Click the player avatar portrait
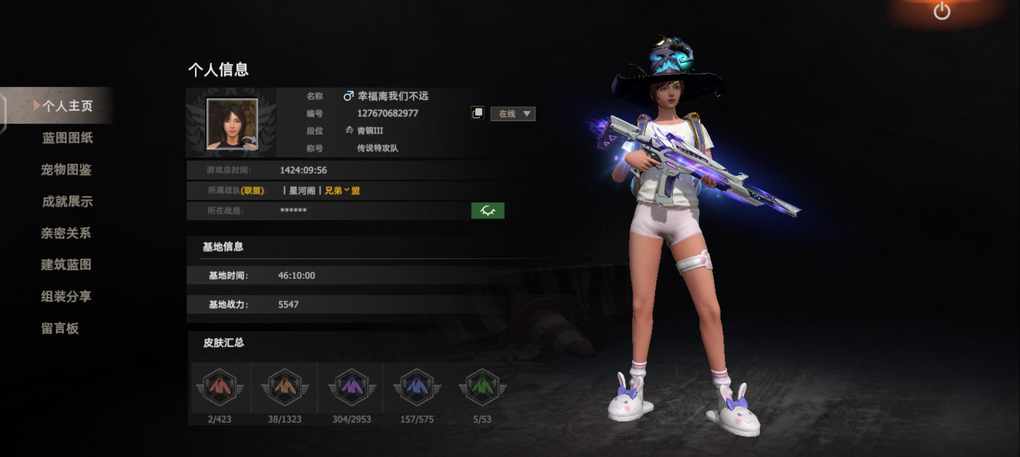 pyautogui.click(x=232, y=124)
